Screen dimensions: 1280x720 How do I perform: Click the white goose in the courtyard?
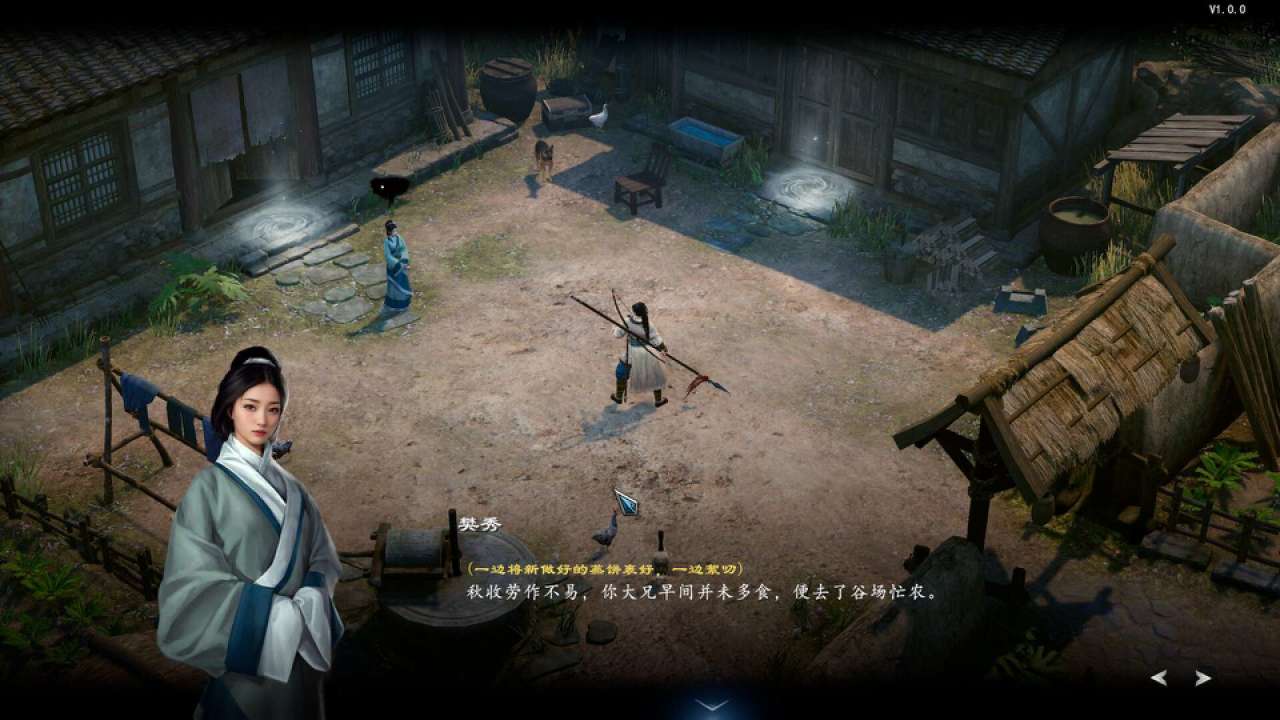coord(600,116)
